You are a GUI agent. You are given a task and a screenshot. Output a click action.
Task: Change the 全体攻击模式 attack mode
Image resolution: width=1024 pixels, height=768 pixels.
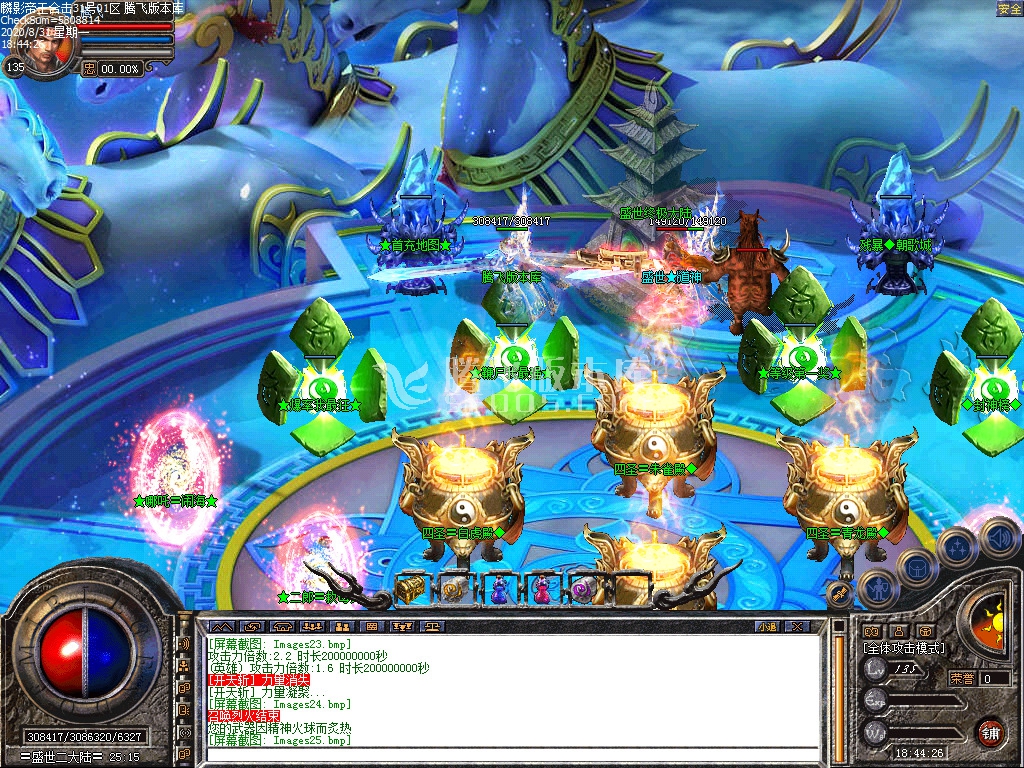tap(903, 648)
